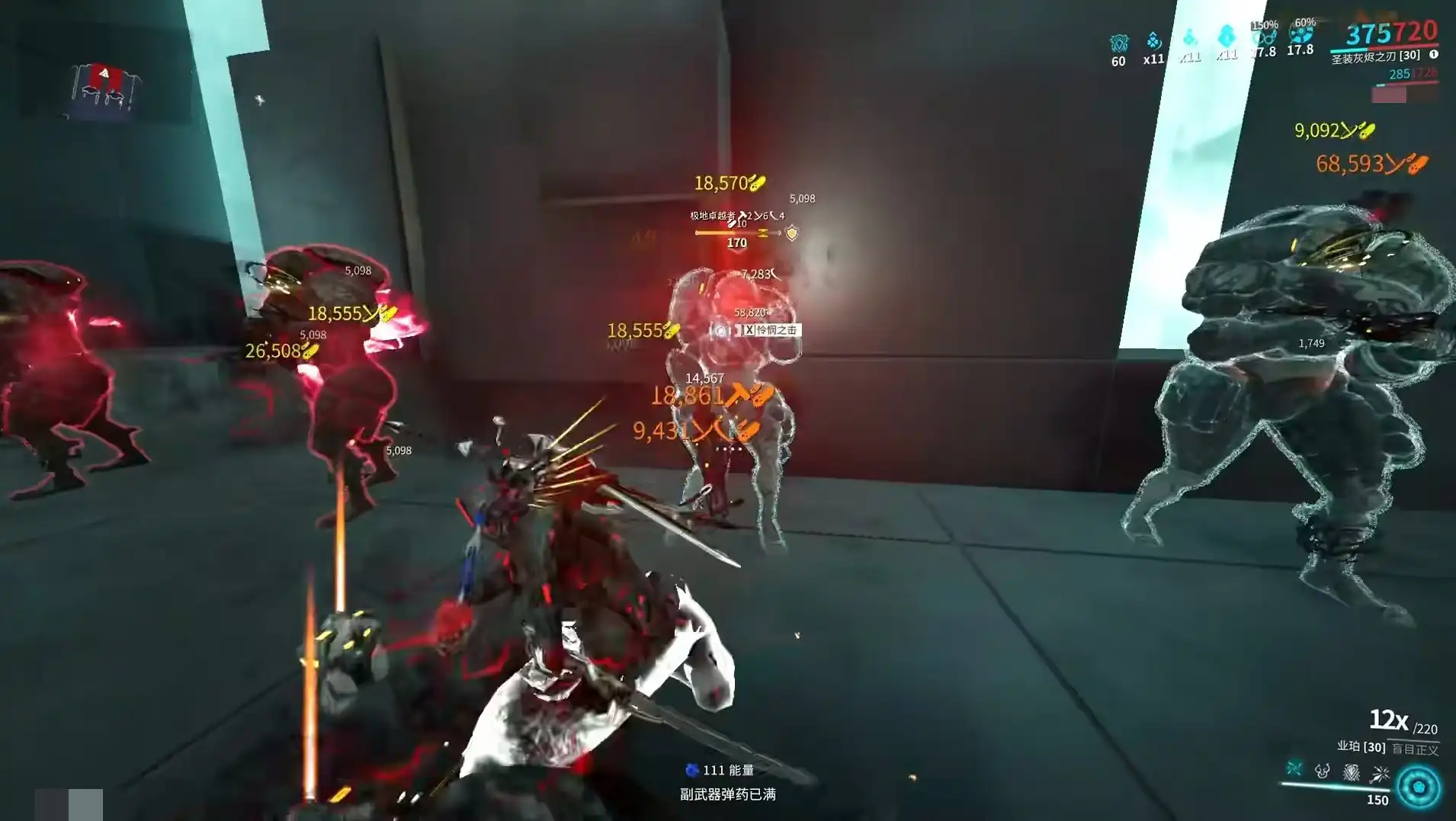Check the 60% buff with 17.8 timer
Viewport: 1456px width, 821px height.
coord(1300,34)
